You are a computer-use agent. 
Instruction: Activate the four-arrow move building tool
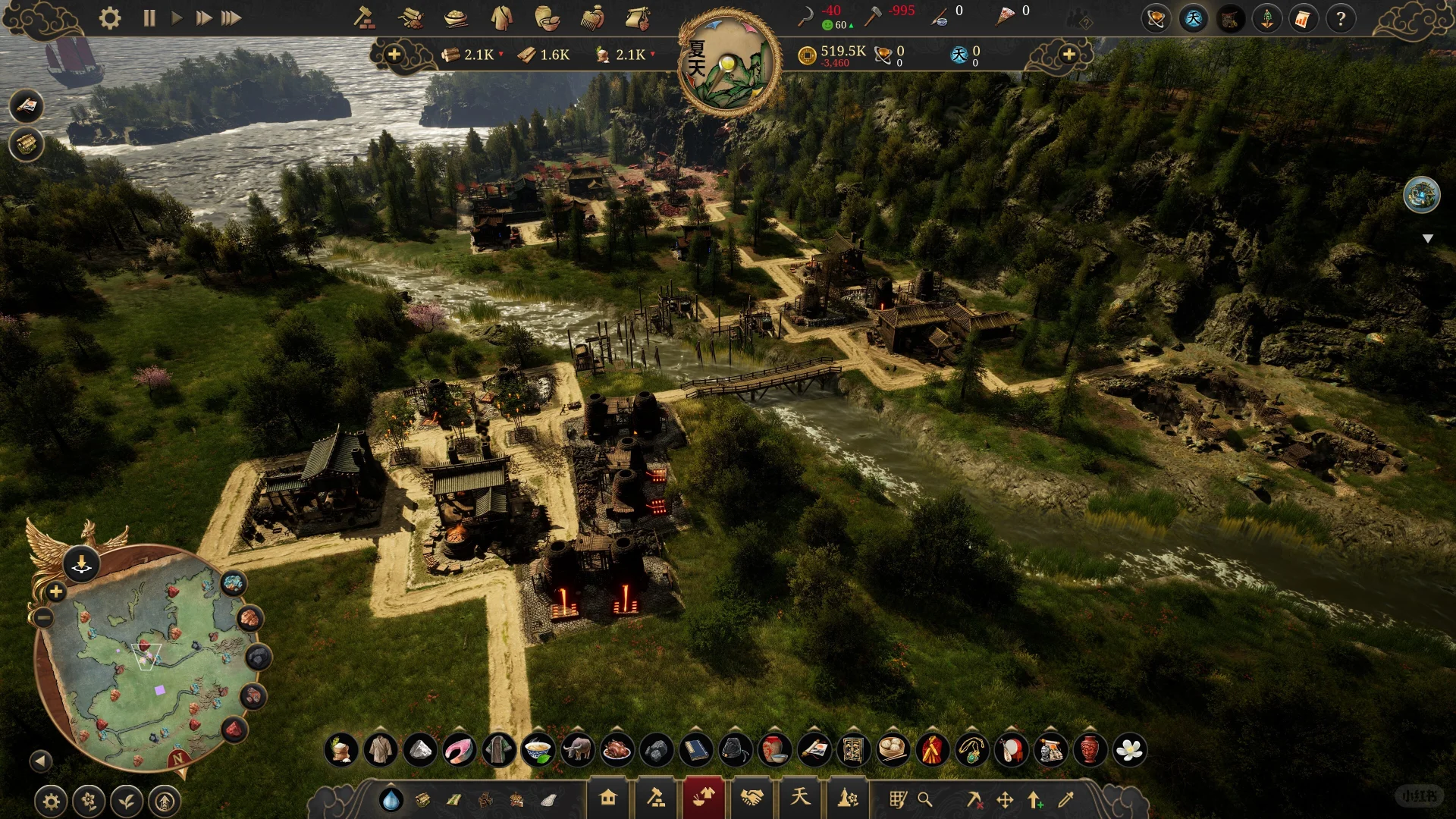click(1005, 799)
